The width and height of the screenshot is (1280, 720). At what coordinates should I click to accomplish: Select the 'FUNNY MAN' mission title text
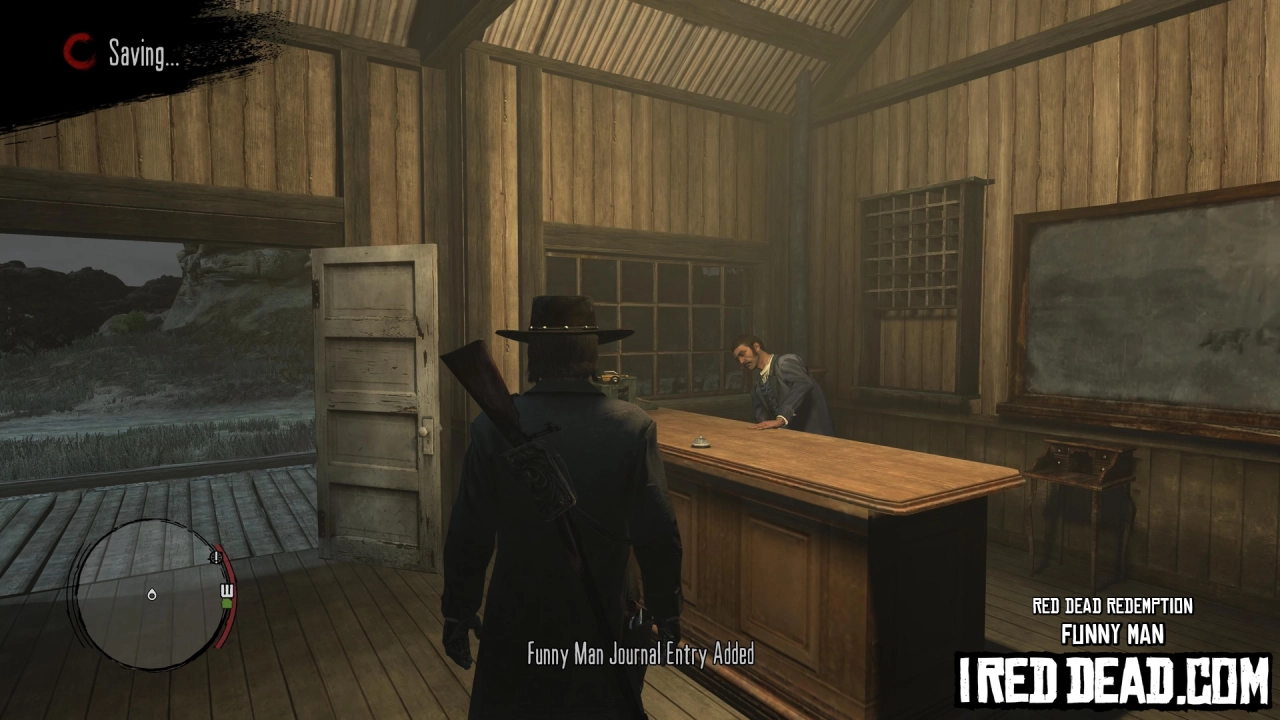1110,633
